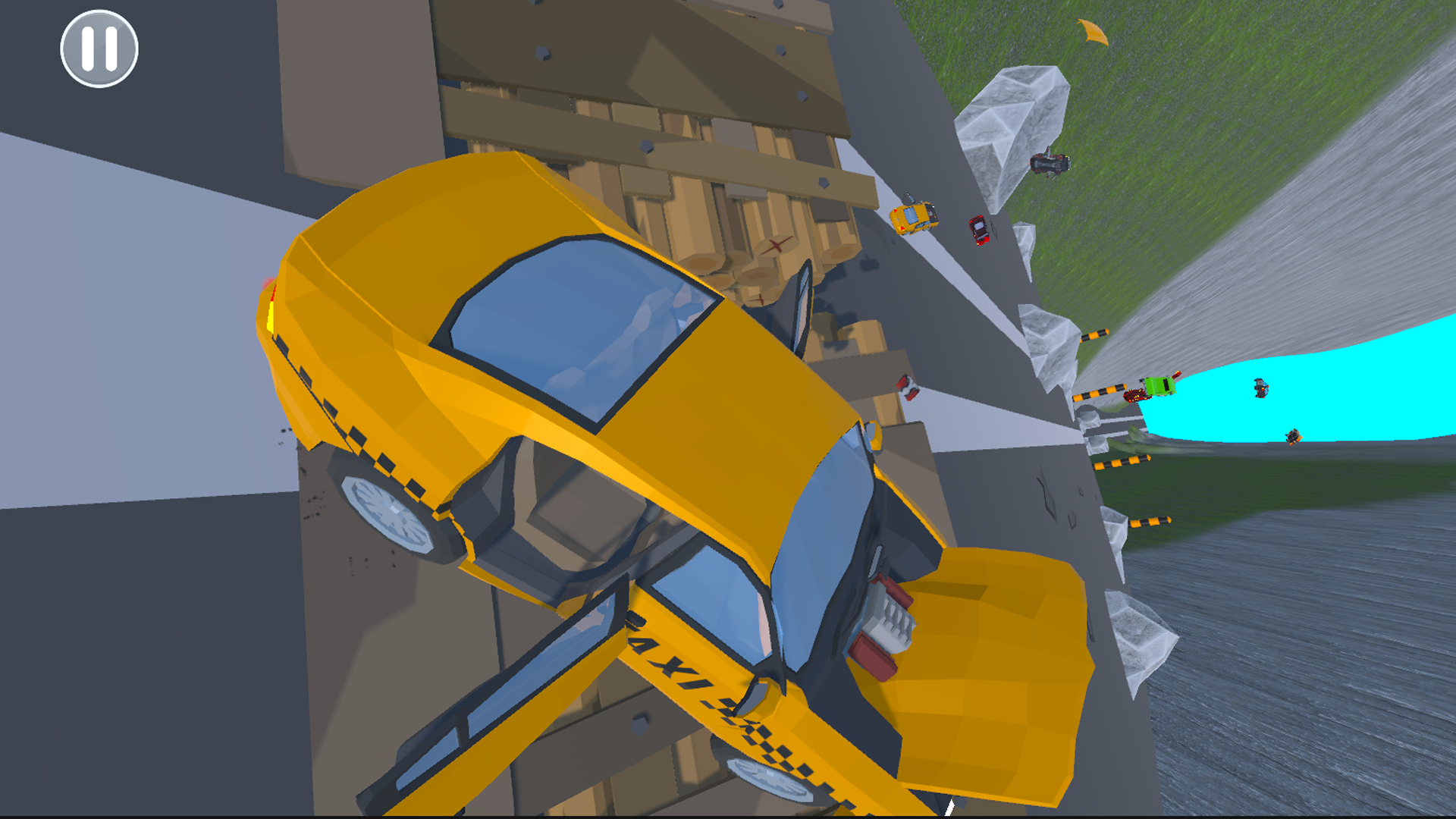This screenshot has height=819, width=1456.
Task: Select the red car sliding down the slope
Action: (978, 229)
